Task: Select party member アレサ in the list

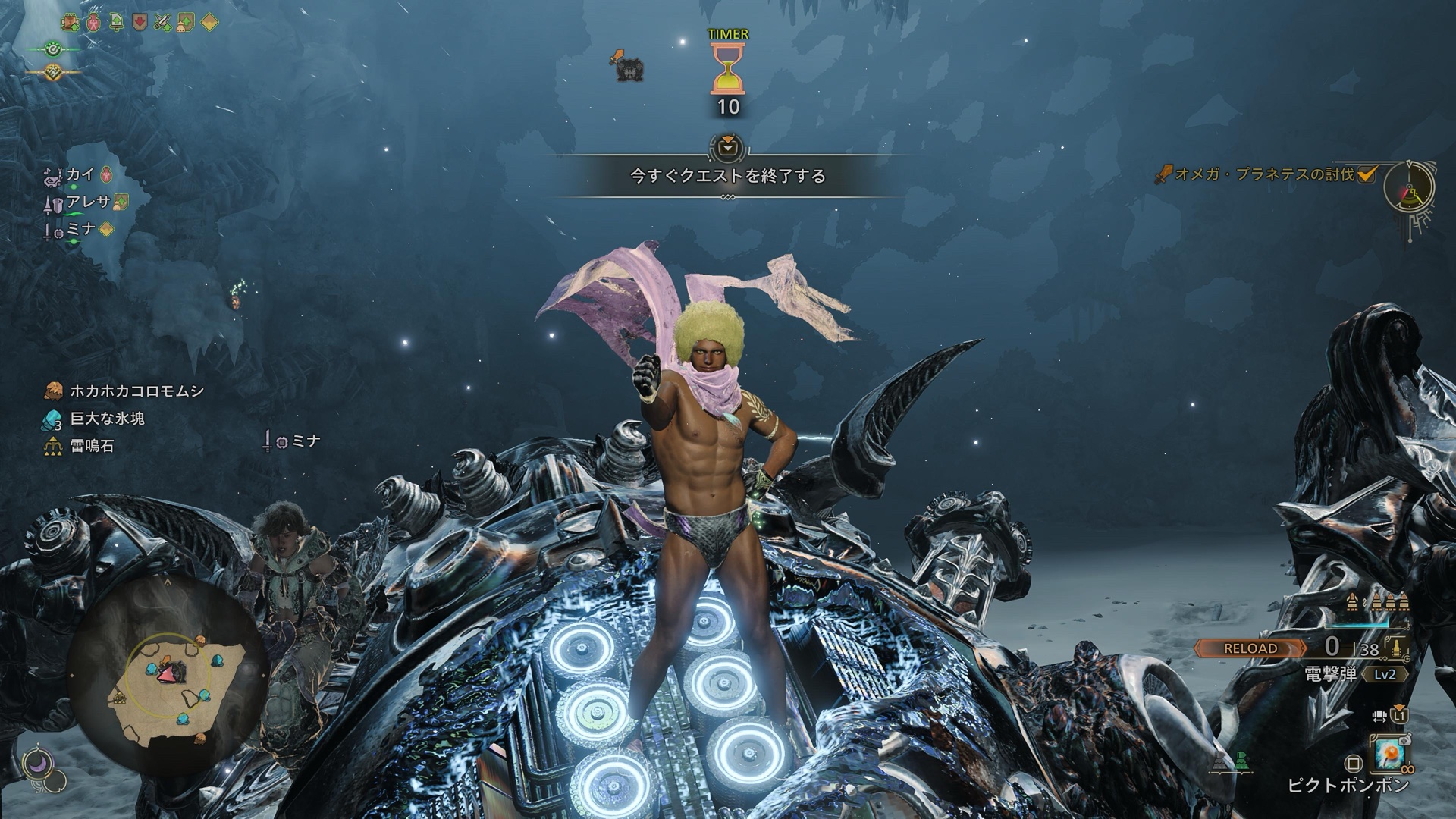Action: [88, 202]
